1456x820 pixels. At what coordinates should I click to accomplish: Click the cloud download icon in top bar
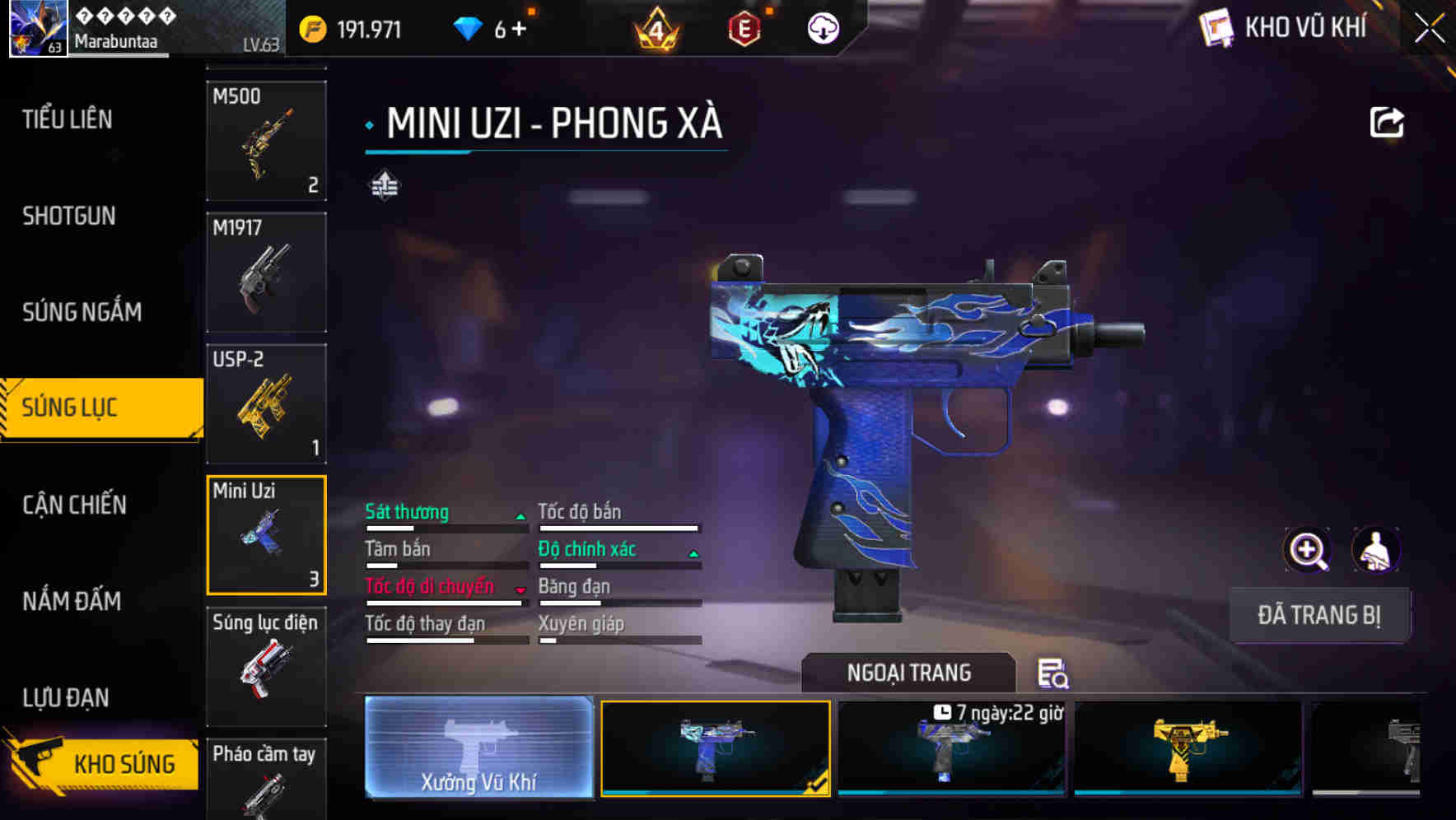click(823, 29)
